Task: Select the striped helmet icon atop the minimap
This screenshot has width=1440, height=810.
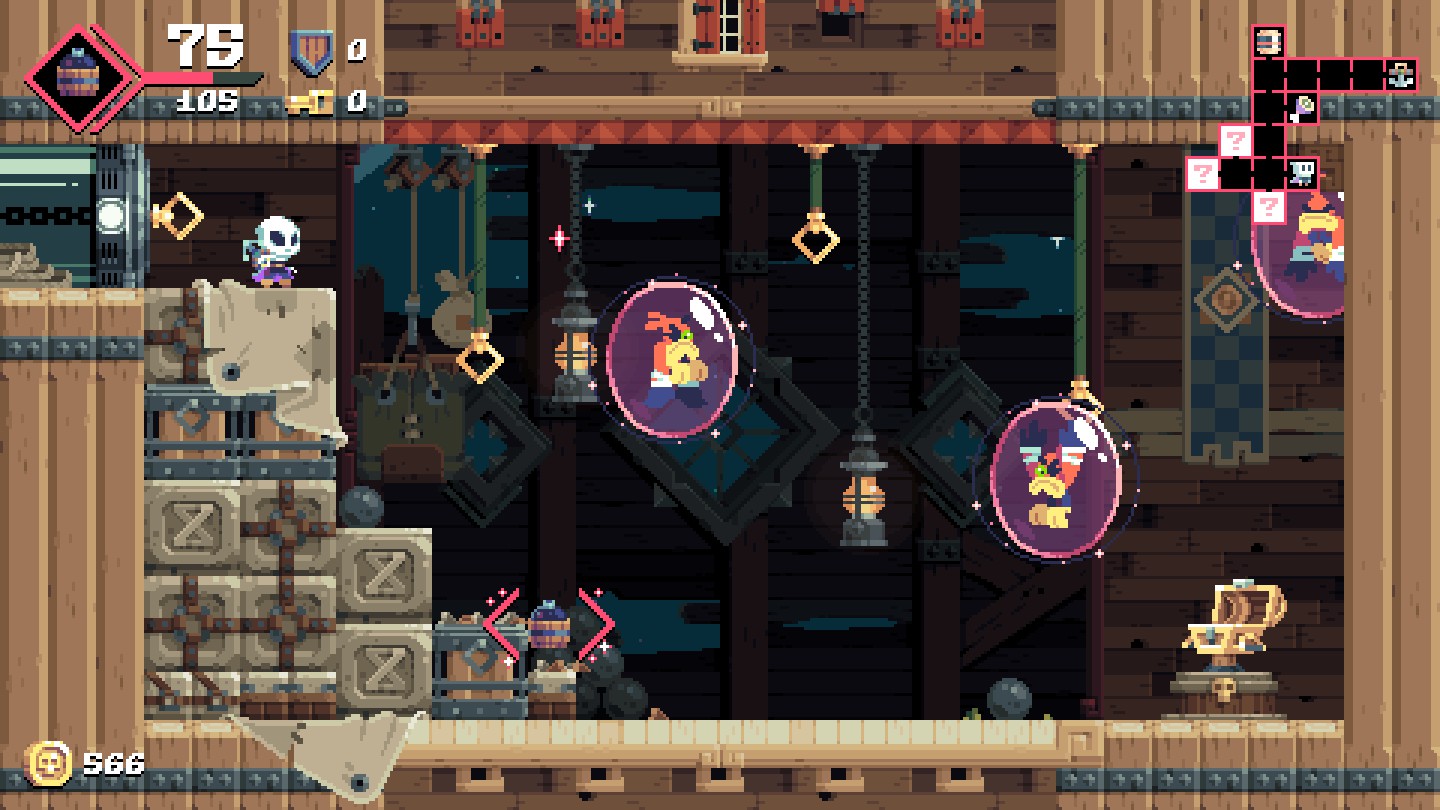Action: (1269, 41)
